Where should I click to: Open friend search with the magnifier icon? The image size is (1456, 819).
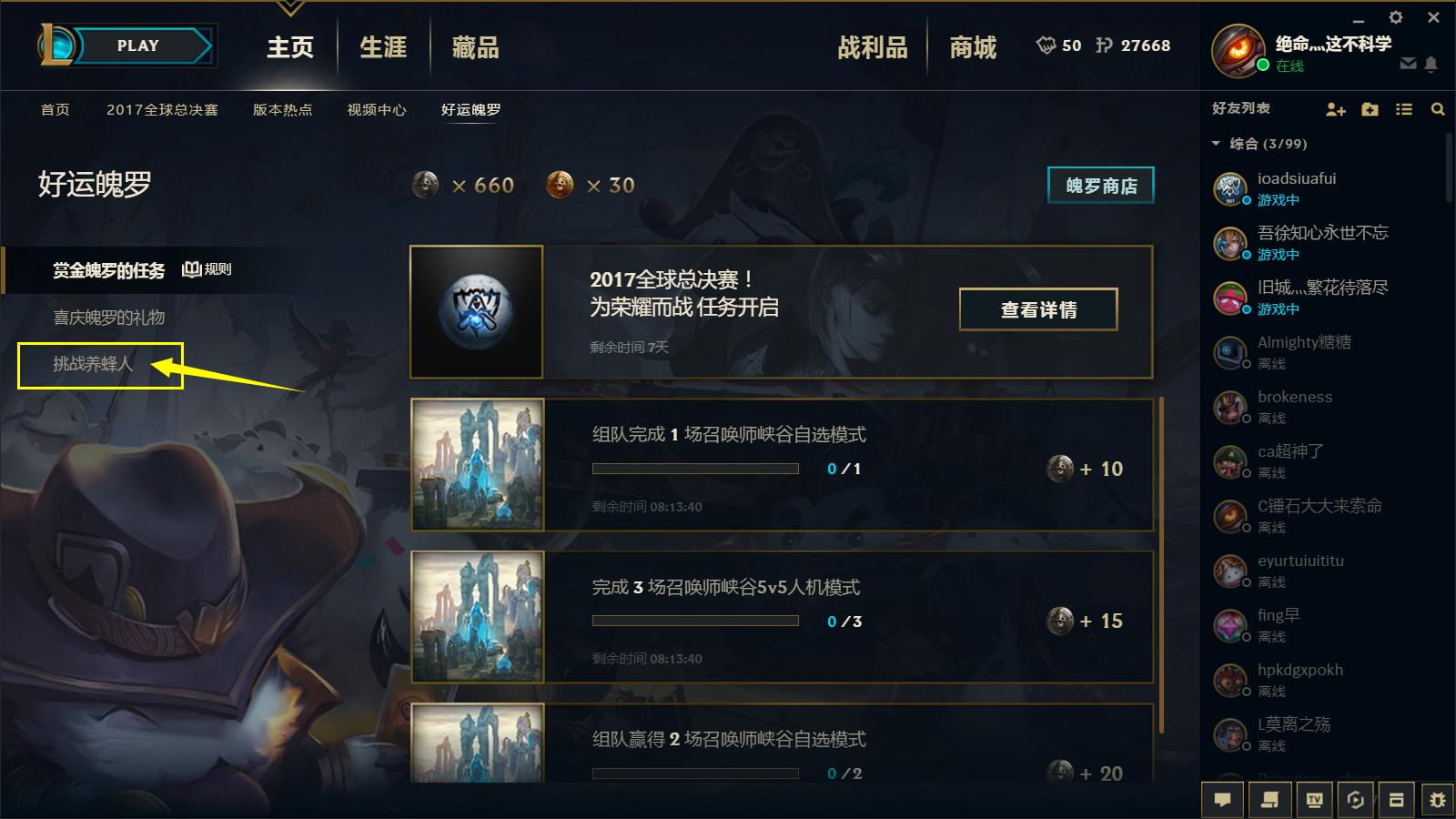click(x=1437, y=109)
